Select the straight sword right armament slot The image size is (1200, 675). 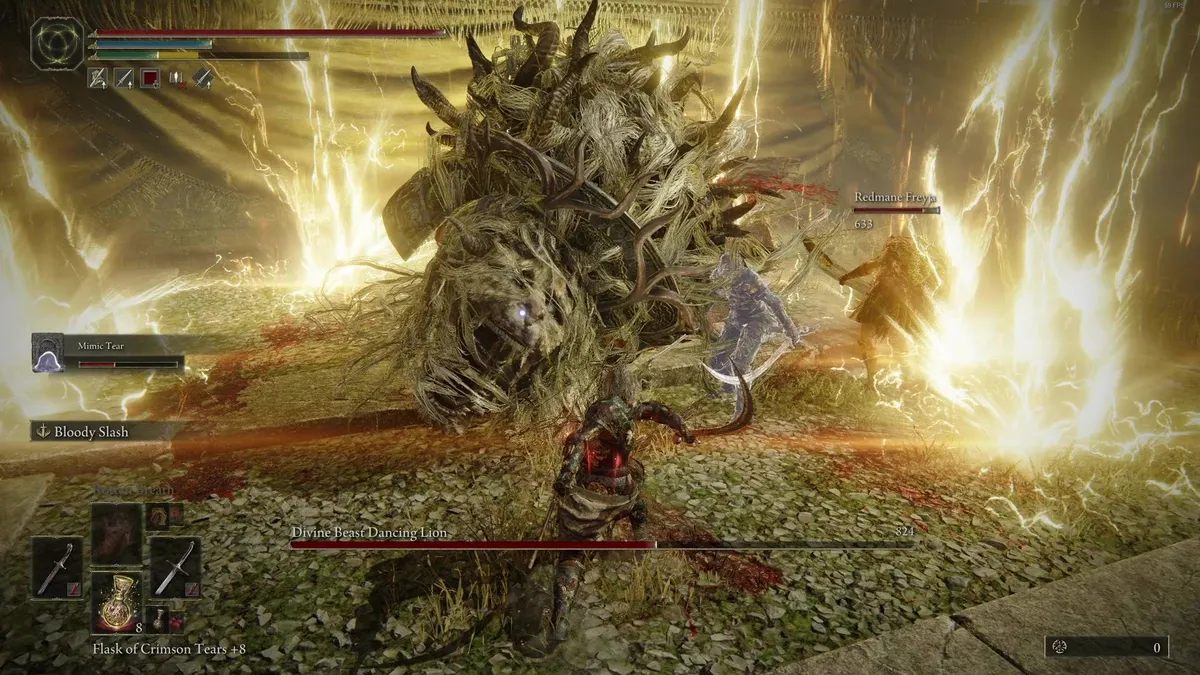coord(175,568)
